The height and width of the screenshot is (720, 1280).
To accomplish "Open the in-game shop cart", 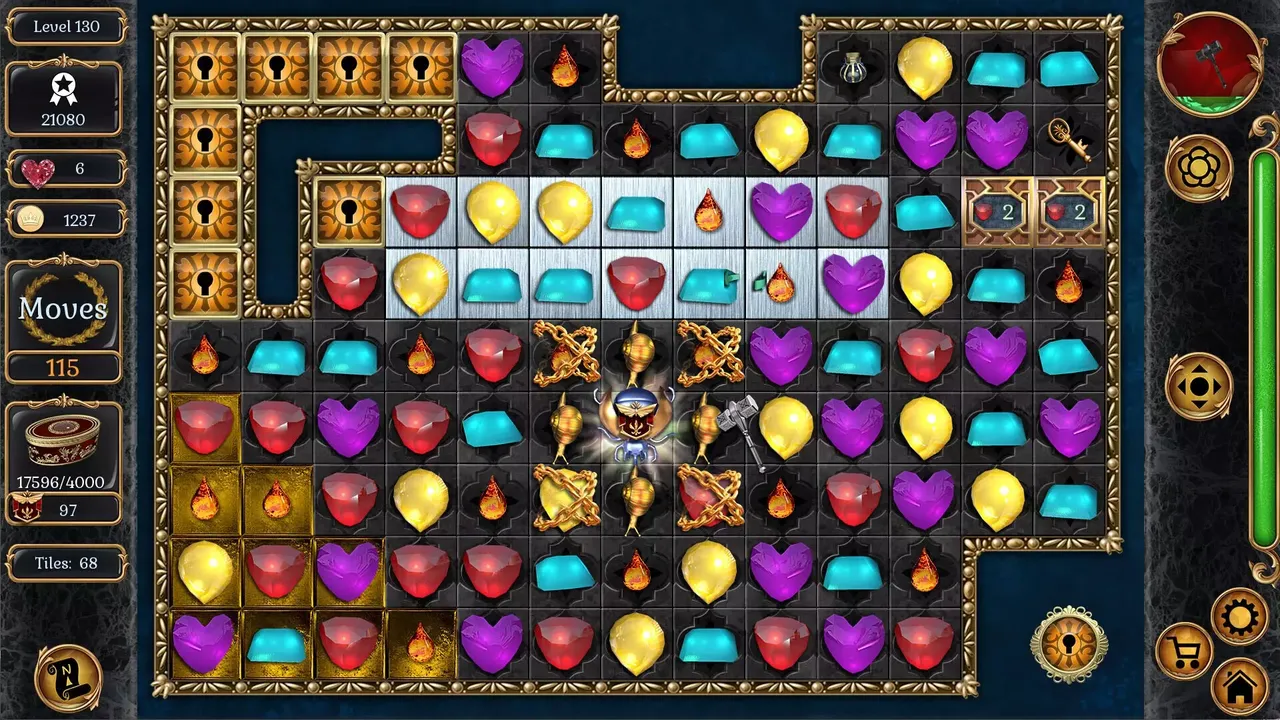I will 1183,650.
